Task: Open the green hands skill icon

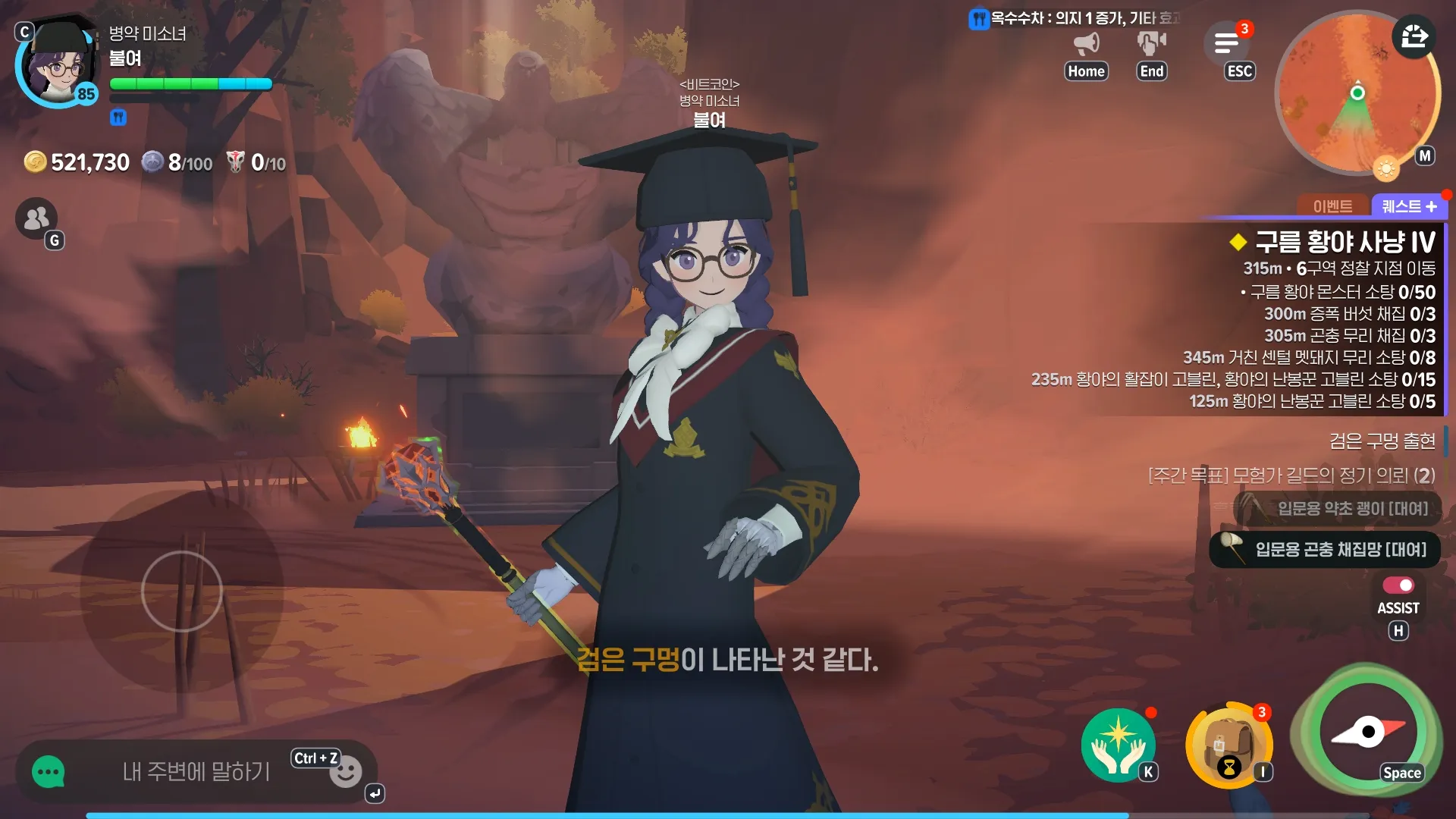Action: tap(1118, 745)
